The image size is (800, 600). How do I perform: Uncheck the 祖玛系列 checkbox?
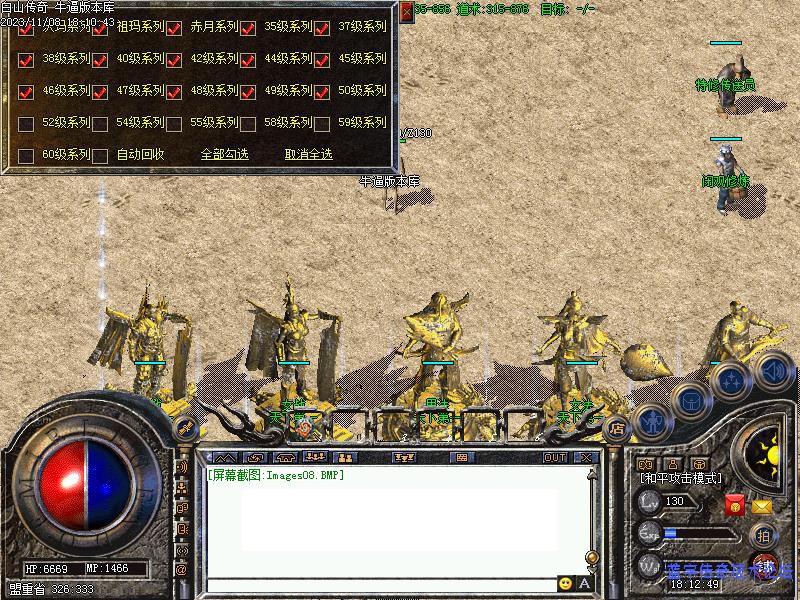(100, 29)
